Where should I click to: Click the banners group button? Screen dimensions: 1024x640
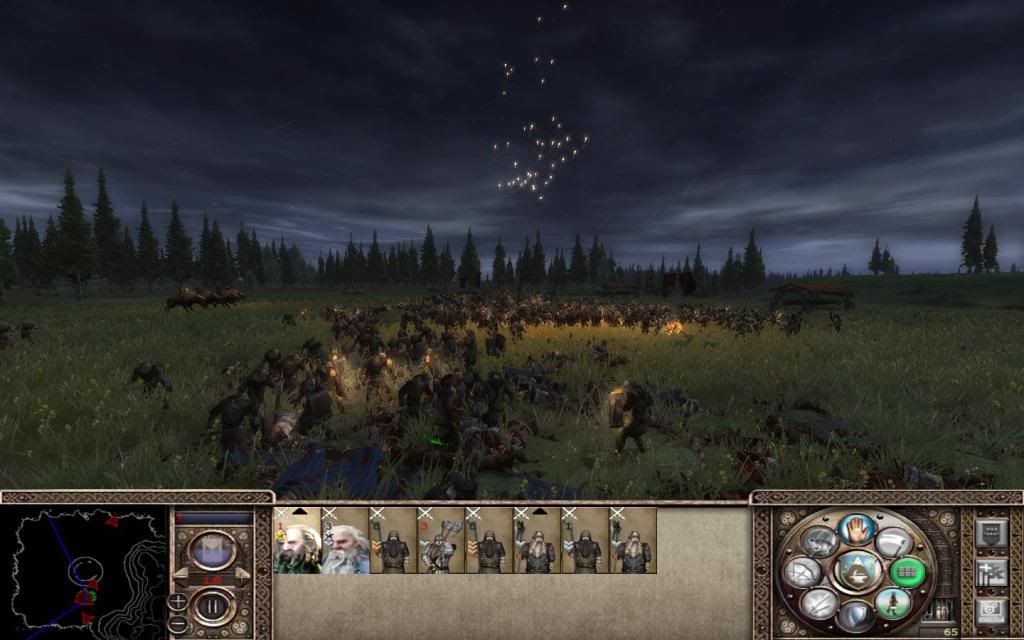(x=991, y=572)
